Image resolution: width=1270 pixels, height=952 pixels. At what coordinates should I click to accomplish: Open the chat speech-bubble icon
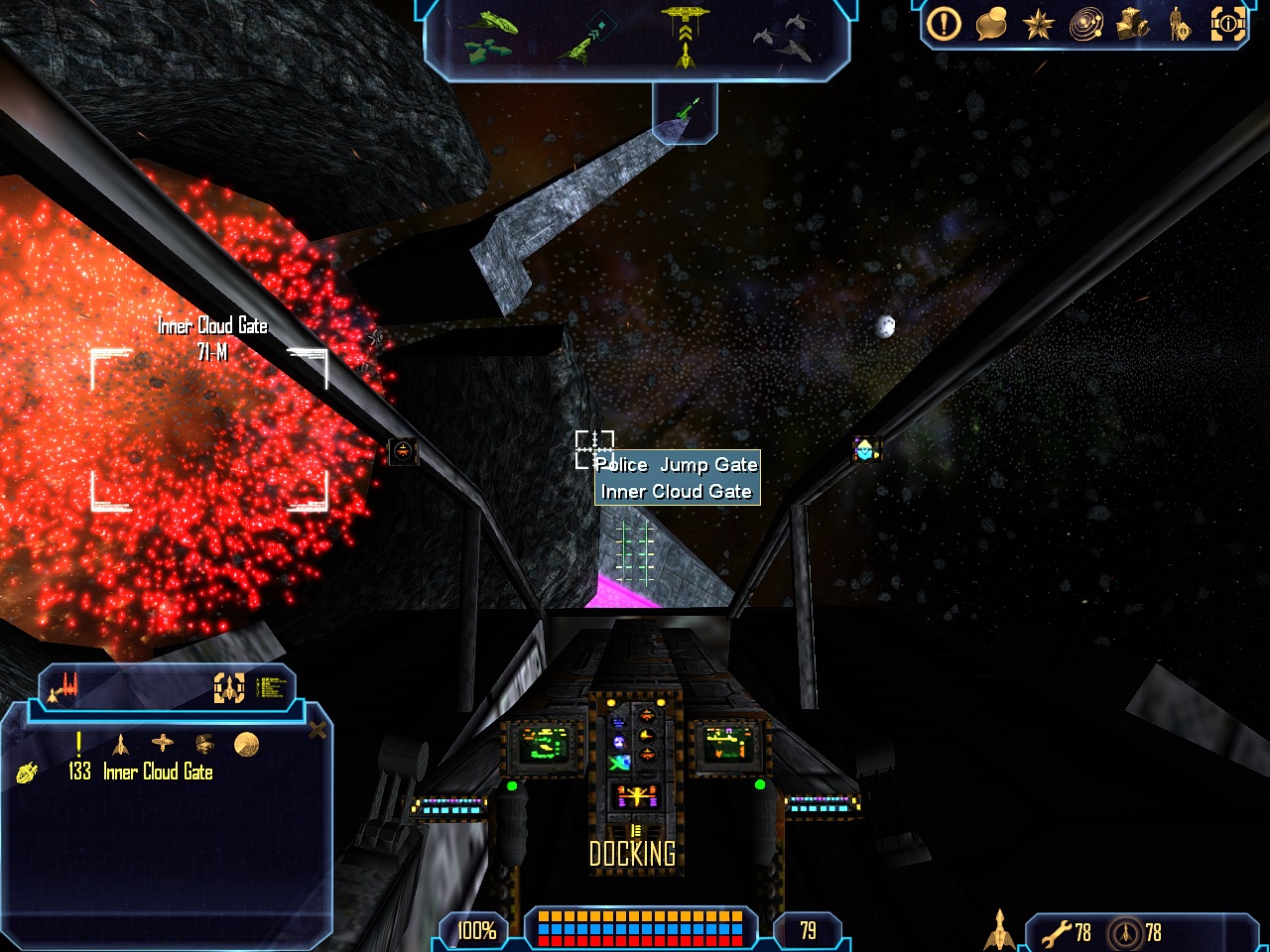[x=991, y=24]
